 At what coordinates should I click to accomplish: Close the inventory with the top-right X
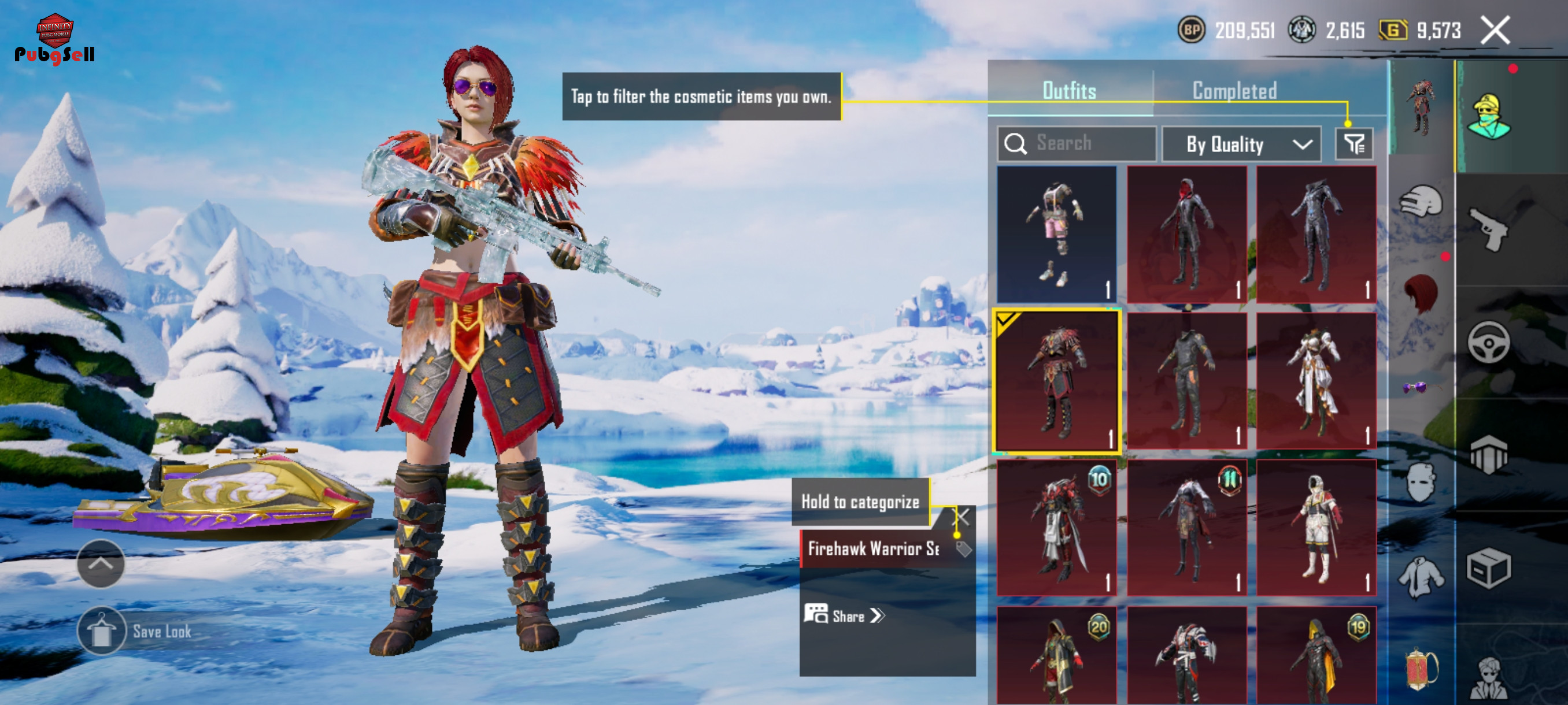coord(1495,31)
